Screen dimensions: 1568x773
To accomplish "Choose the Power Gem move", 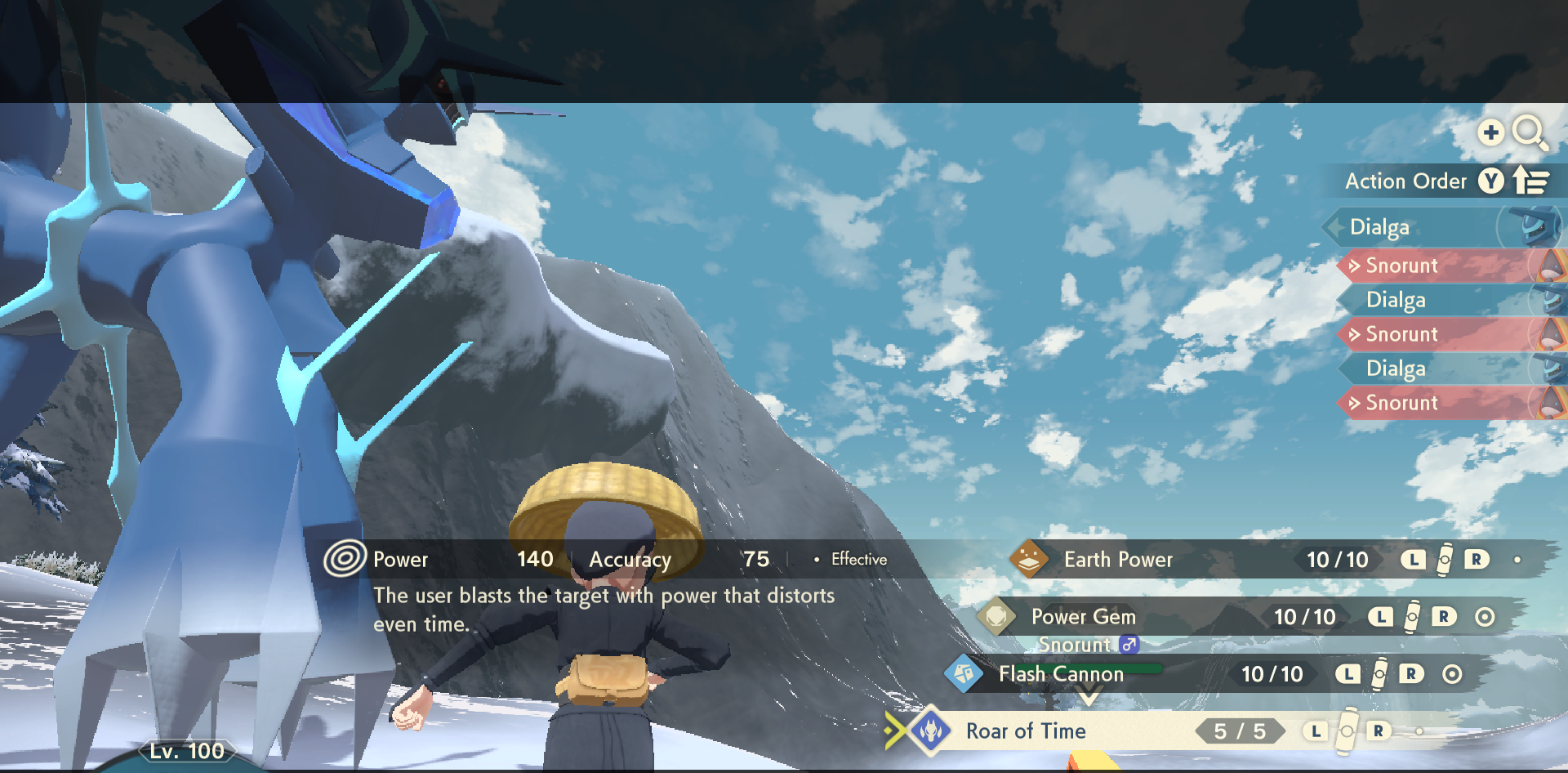I will 1083,617.
